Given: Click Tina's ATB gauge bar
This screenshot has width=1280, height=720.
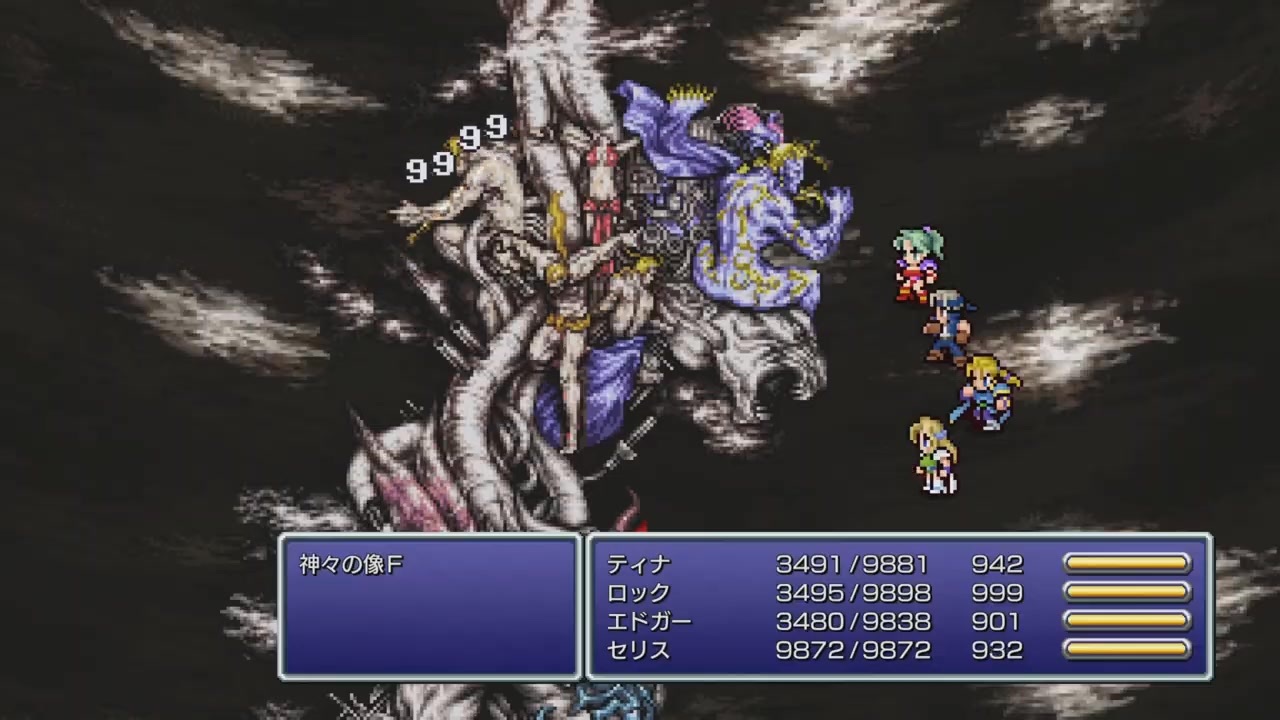Looking at the screenshot, I should (x=1127, y=564).
